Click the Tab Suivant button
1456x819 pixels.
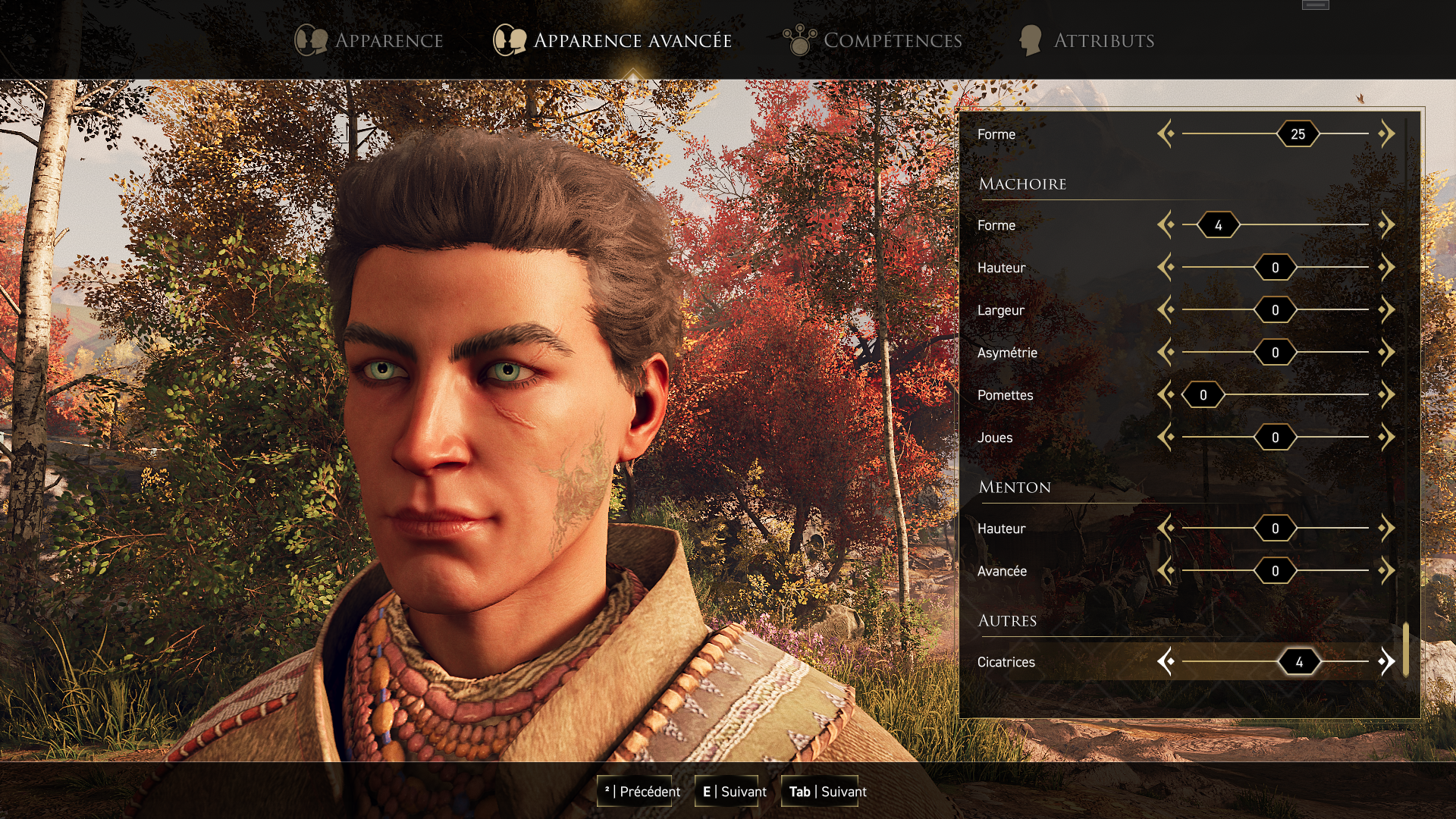827,792
